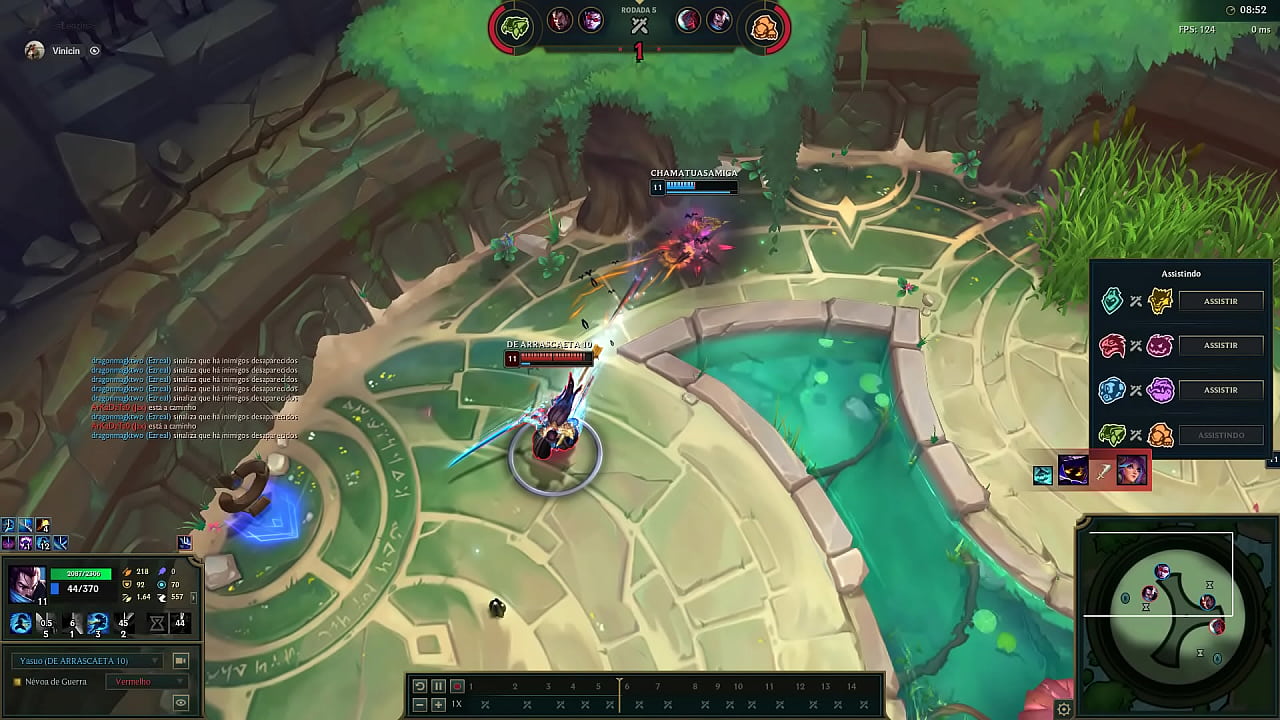Screen dimensions: 1280x720
Task: Click the pink poro team icon in the watching panel
Action: coord(1160,345)
